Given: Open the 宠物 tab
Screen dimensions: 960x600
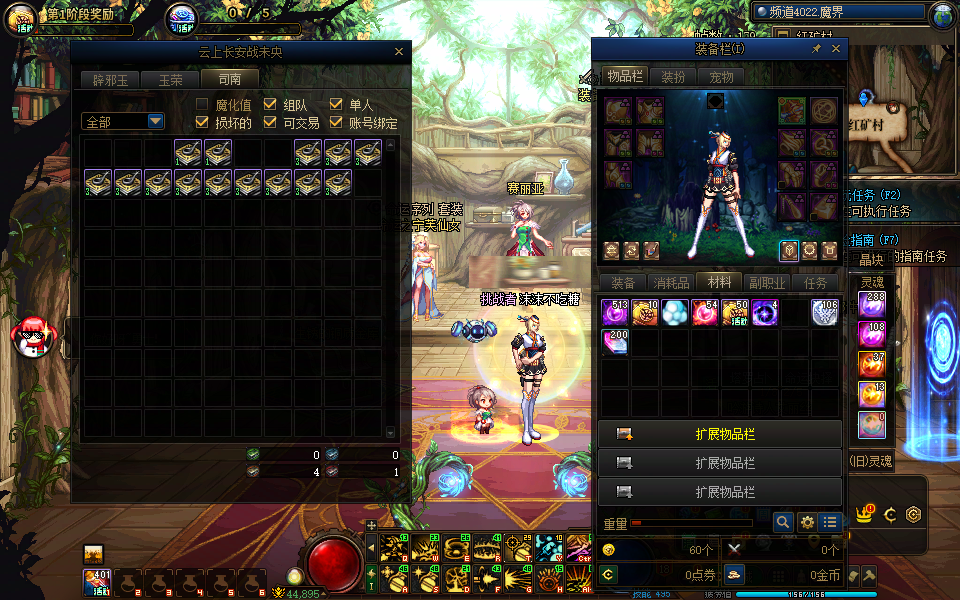Looking at the screenshot, I should [x=721, y=77].
